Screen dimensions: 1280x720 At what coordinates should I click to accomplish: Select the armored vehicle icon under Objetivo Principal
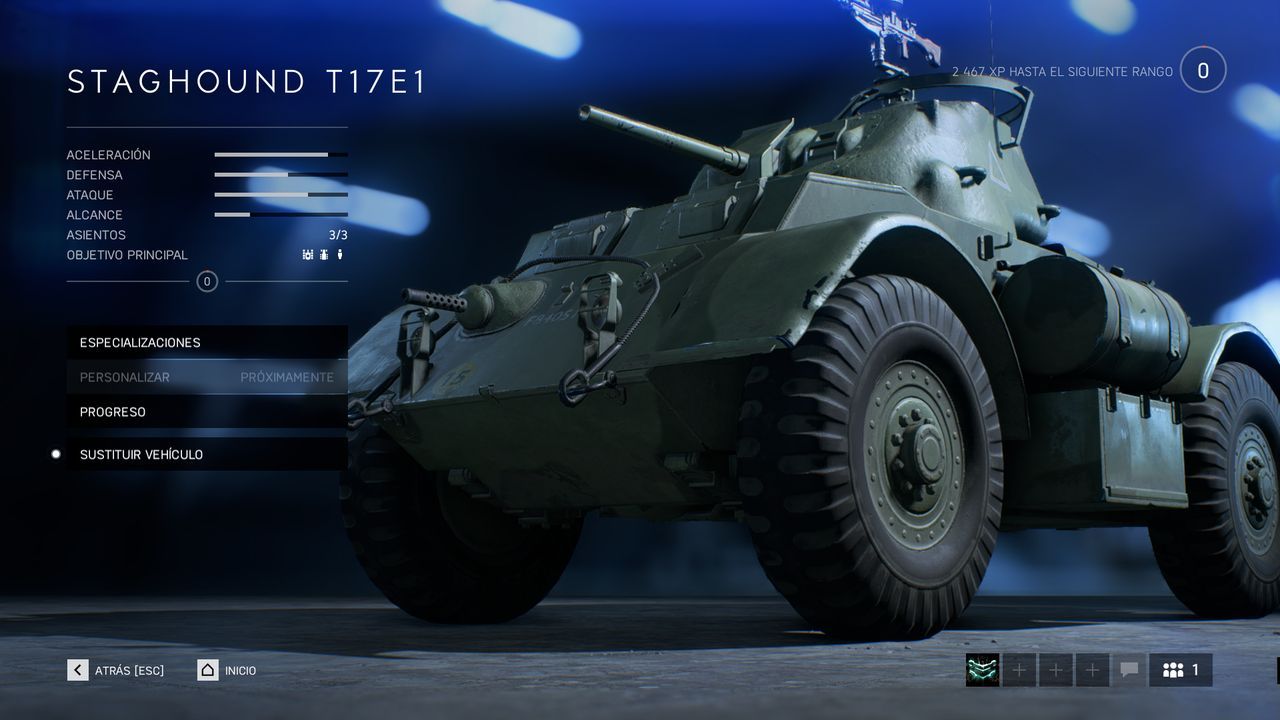click(x=324, y=254)
